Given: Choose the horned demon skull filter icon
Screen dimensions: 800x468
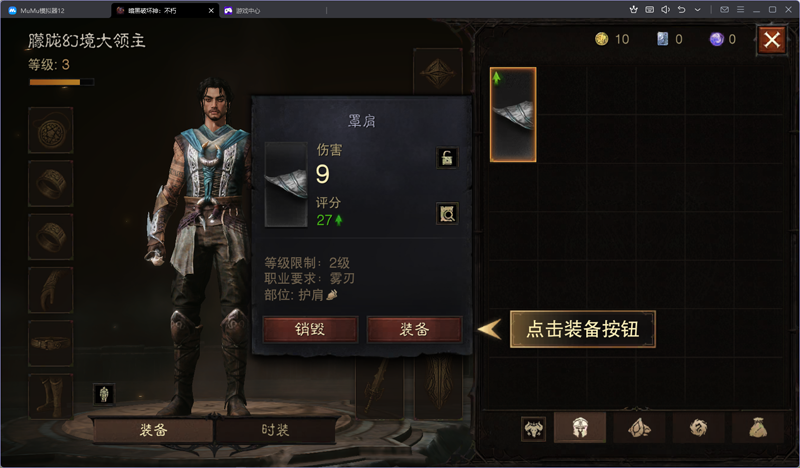Looking at the screenshot, I should 533,428.
